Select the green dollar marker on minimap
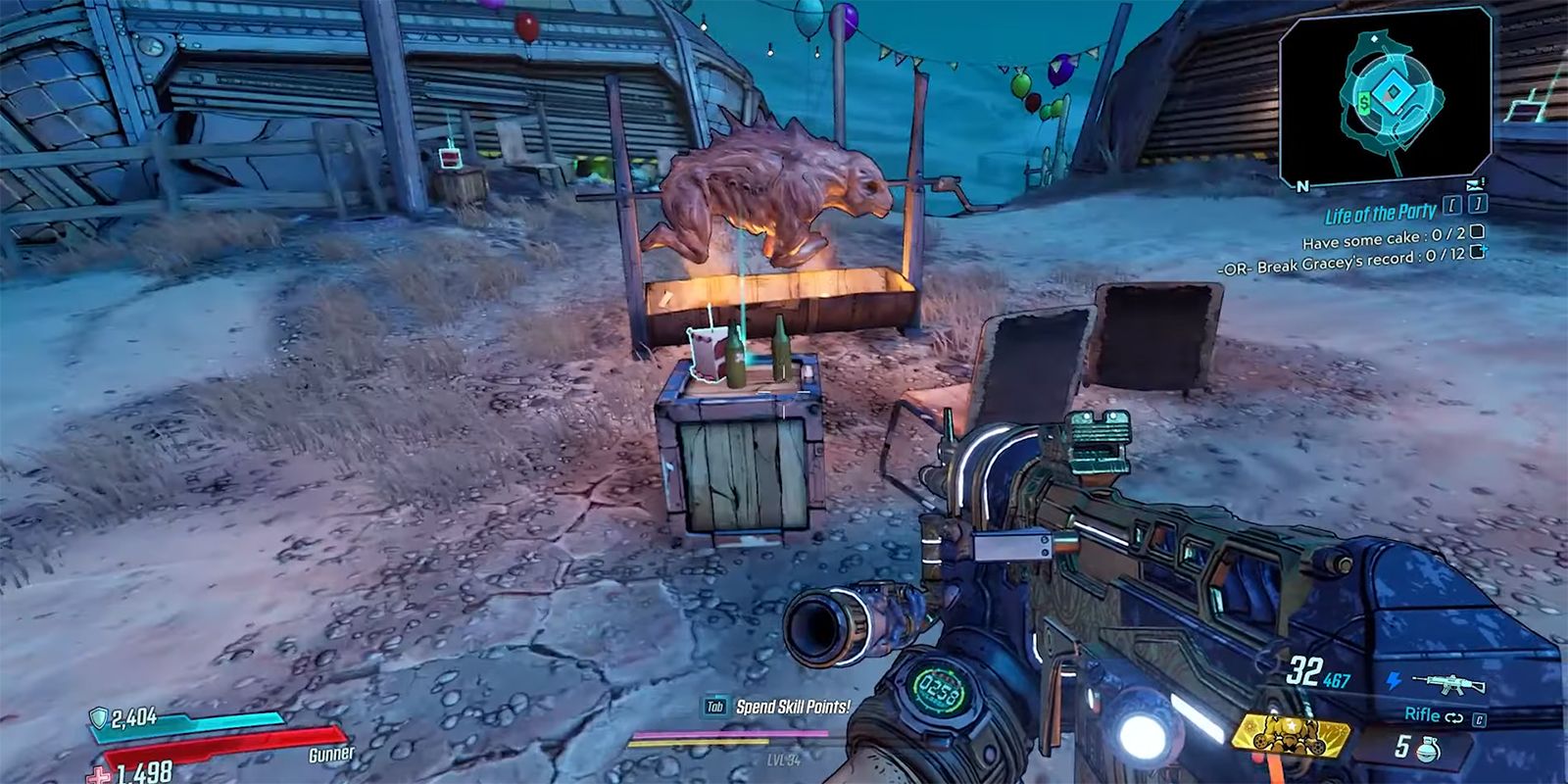 [x=1364, y=100]
